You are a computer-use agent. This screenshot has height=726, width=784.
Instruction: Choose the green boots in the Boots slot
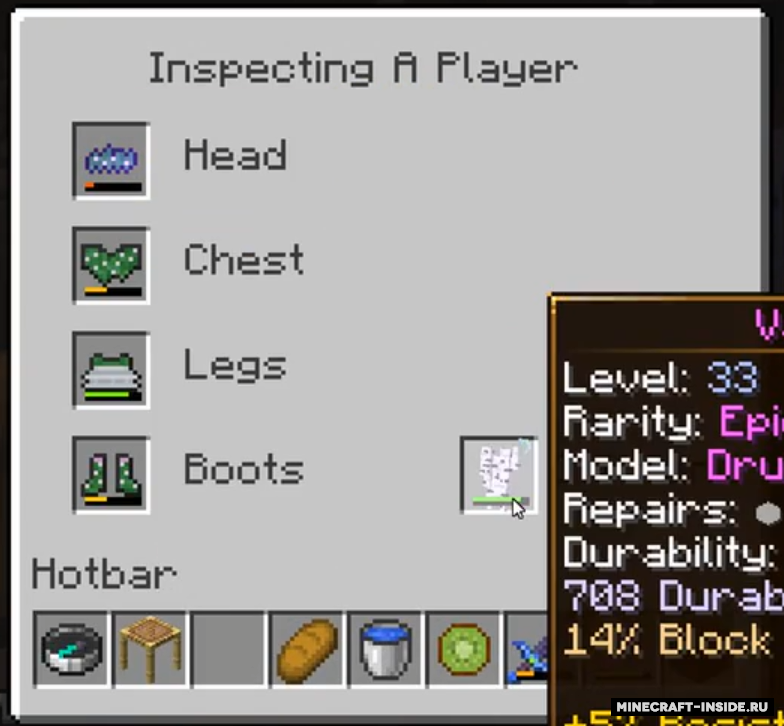click(111, 474)
